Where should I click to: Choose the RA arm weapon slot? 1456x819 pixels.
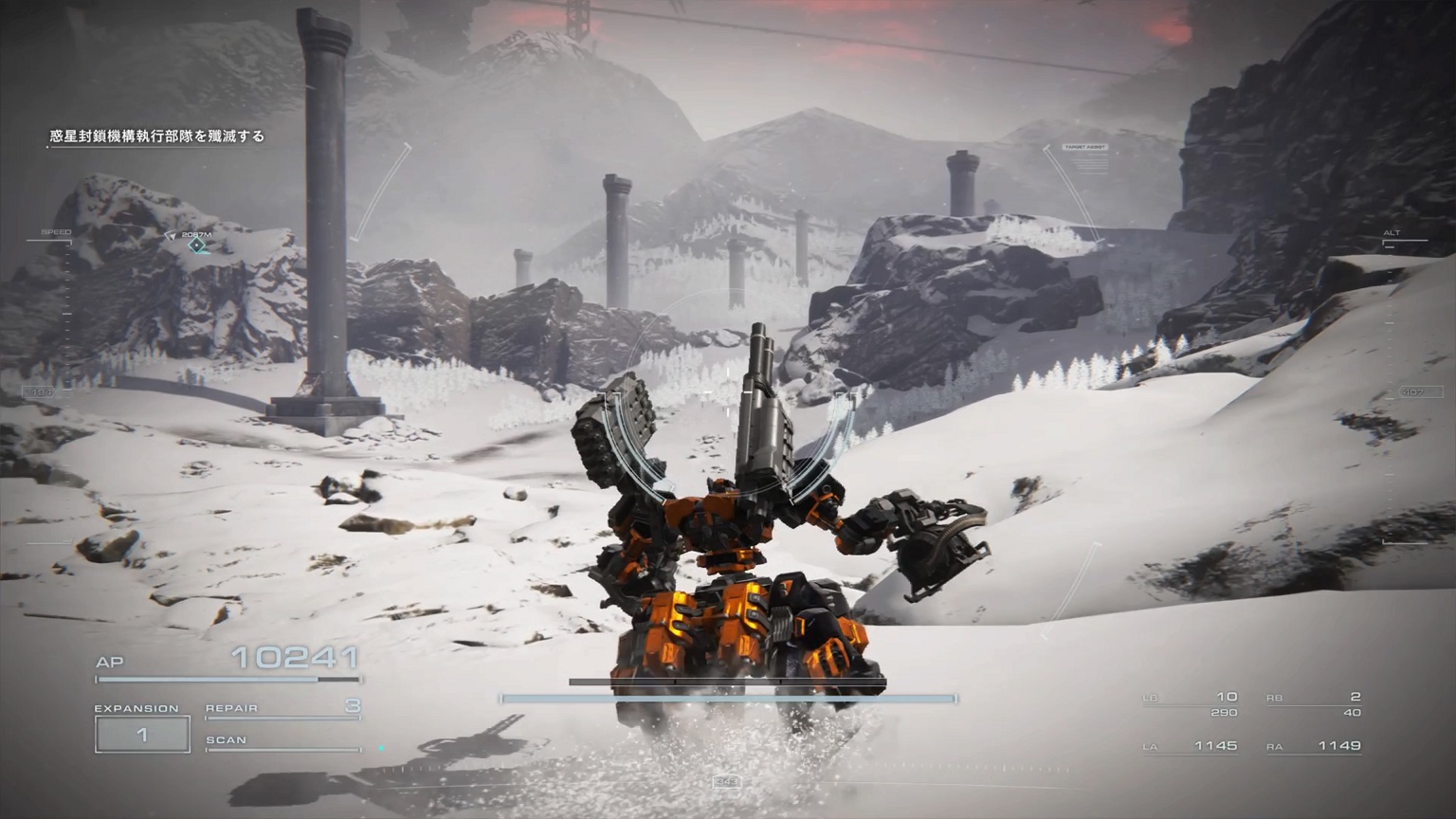point(1314,747)
